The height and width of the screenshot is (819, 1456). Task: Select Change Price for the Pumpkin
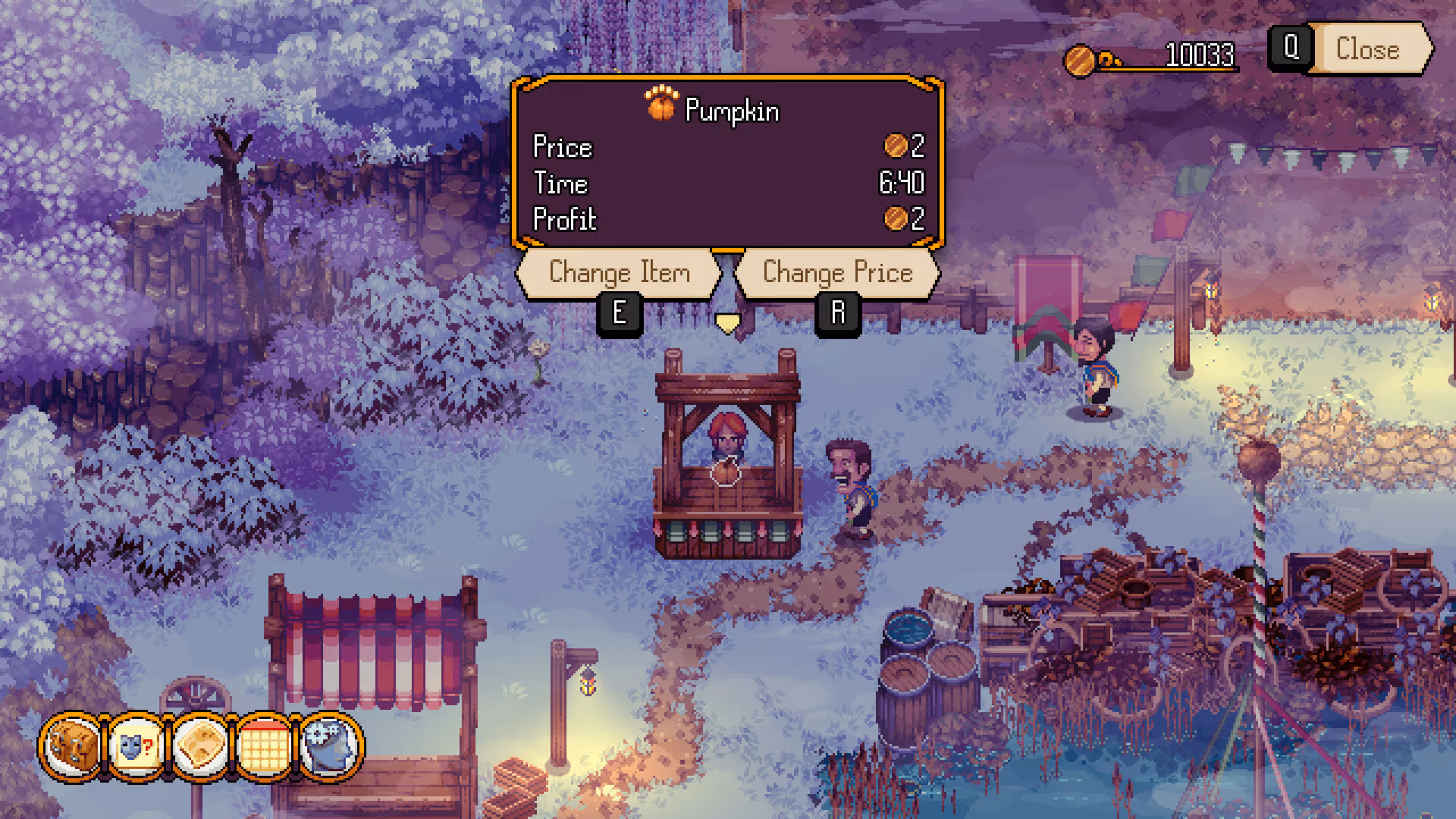(837, 272)
